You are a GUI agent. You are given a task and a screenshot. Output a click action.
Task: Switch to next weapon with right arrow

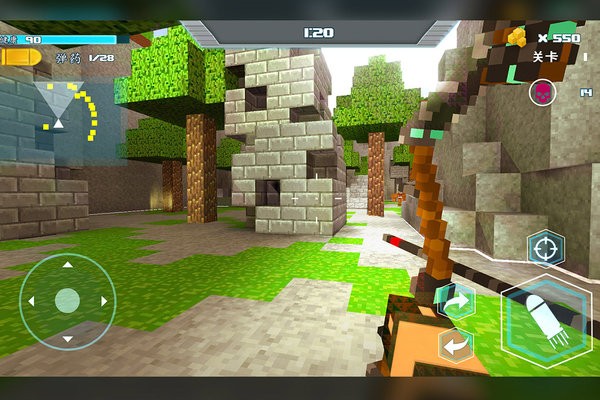456,300
